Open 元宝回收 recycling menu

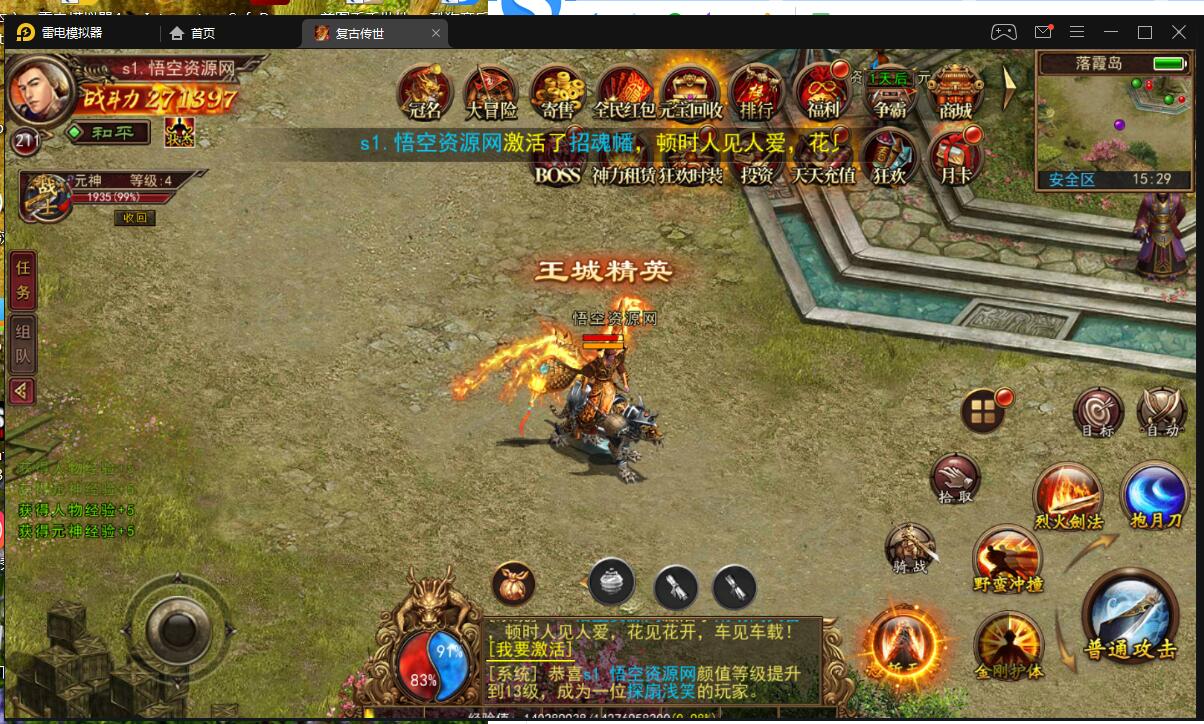coord(690,92)
